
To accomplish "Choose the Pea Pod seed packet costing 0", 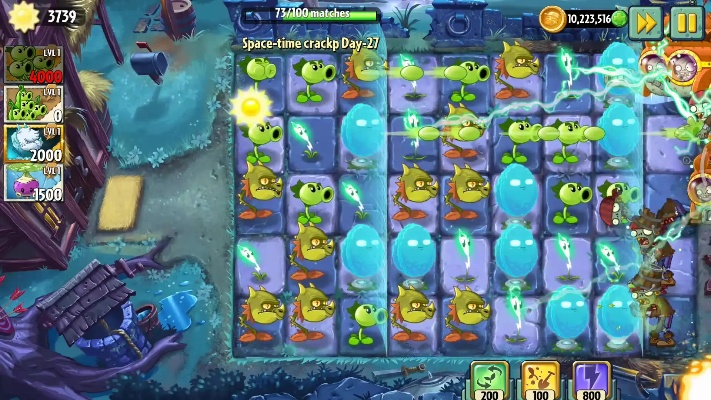I will tap(32, 104).
